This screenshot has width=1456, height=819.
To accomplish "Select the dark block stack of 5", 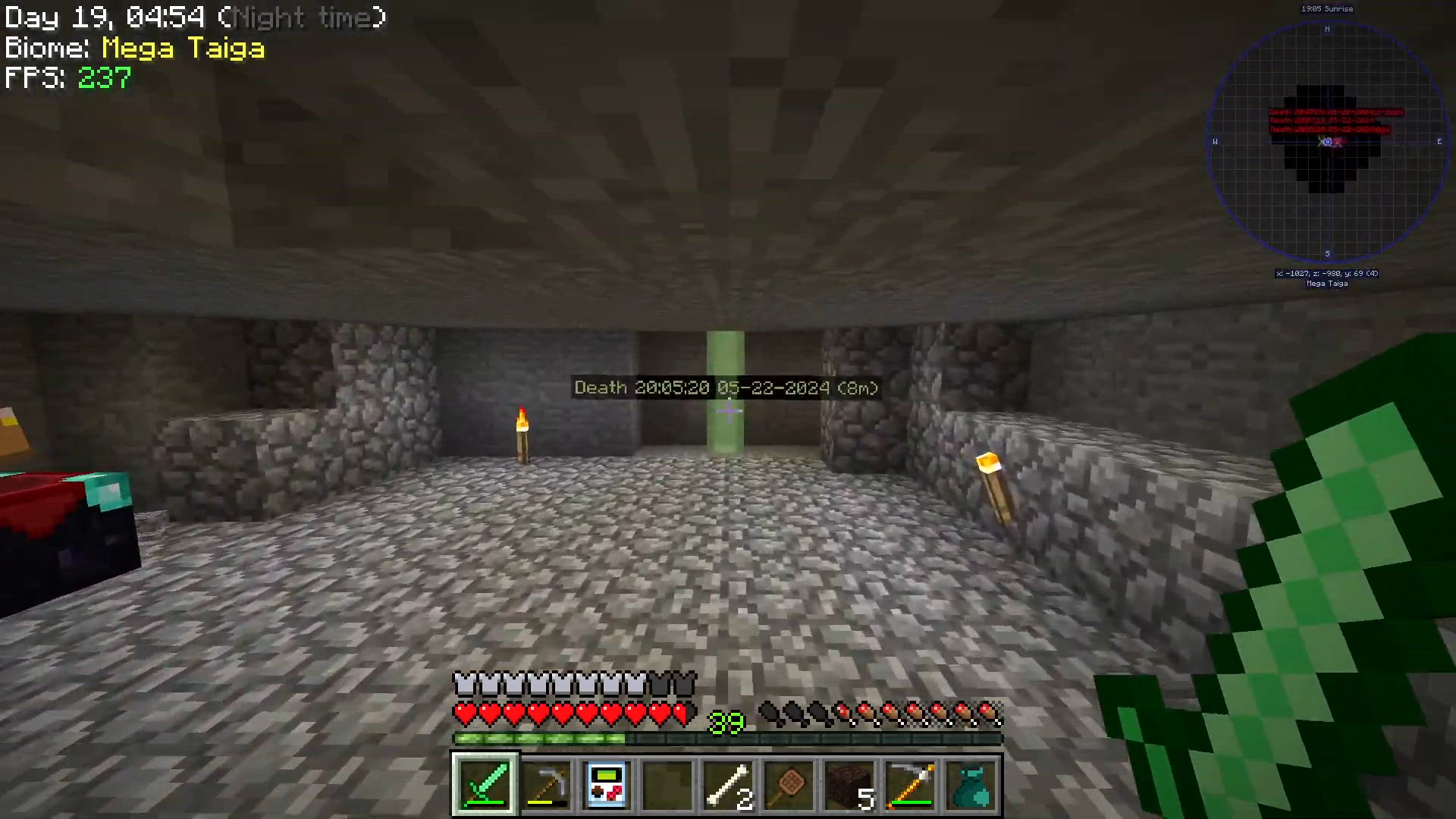I will (850, 784).
